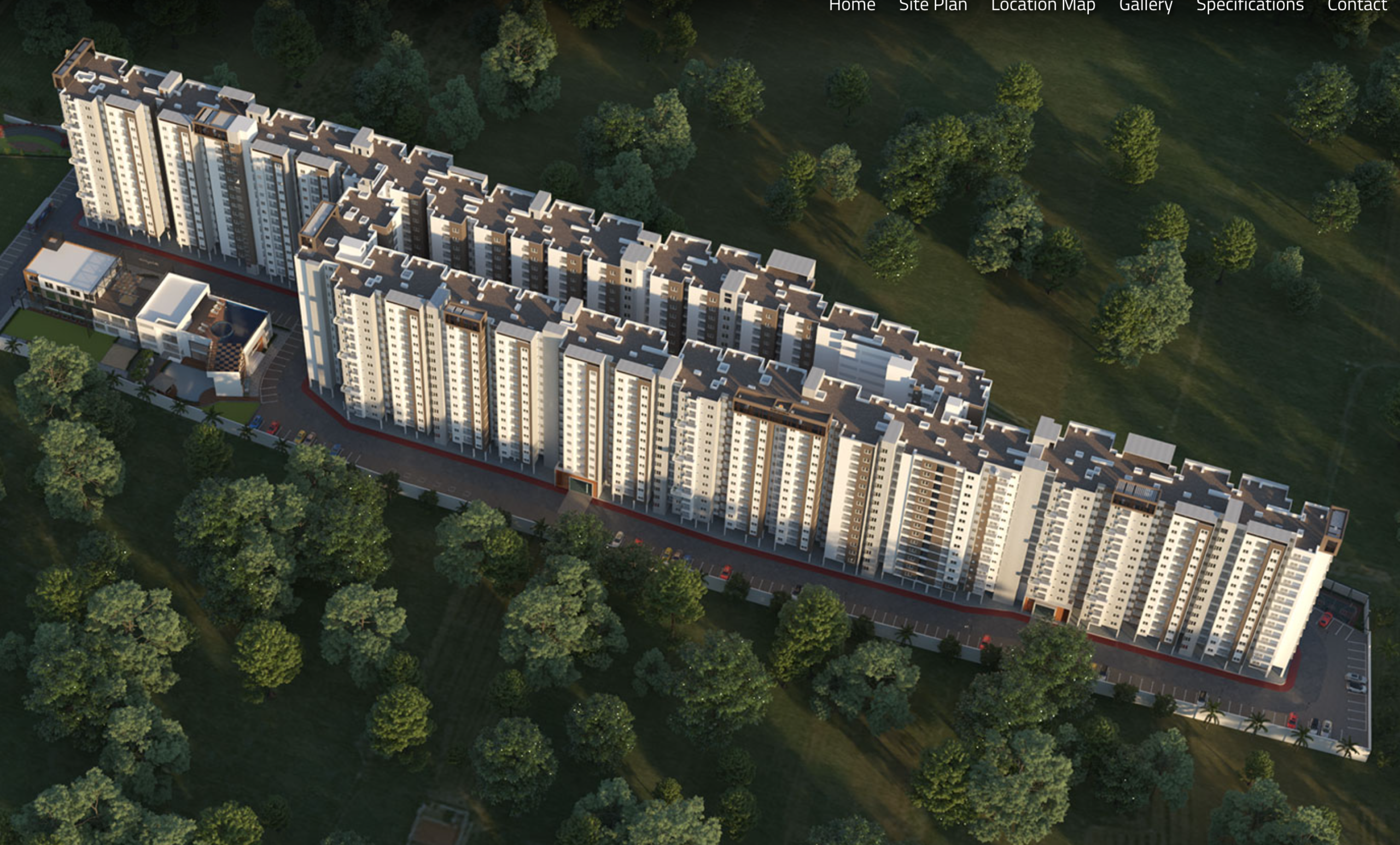Select the Contact menu link

pos(1357,5)
